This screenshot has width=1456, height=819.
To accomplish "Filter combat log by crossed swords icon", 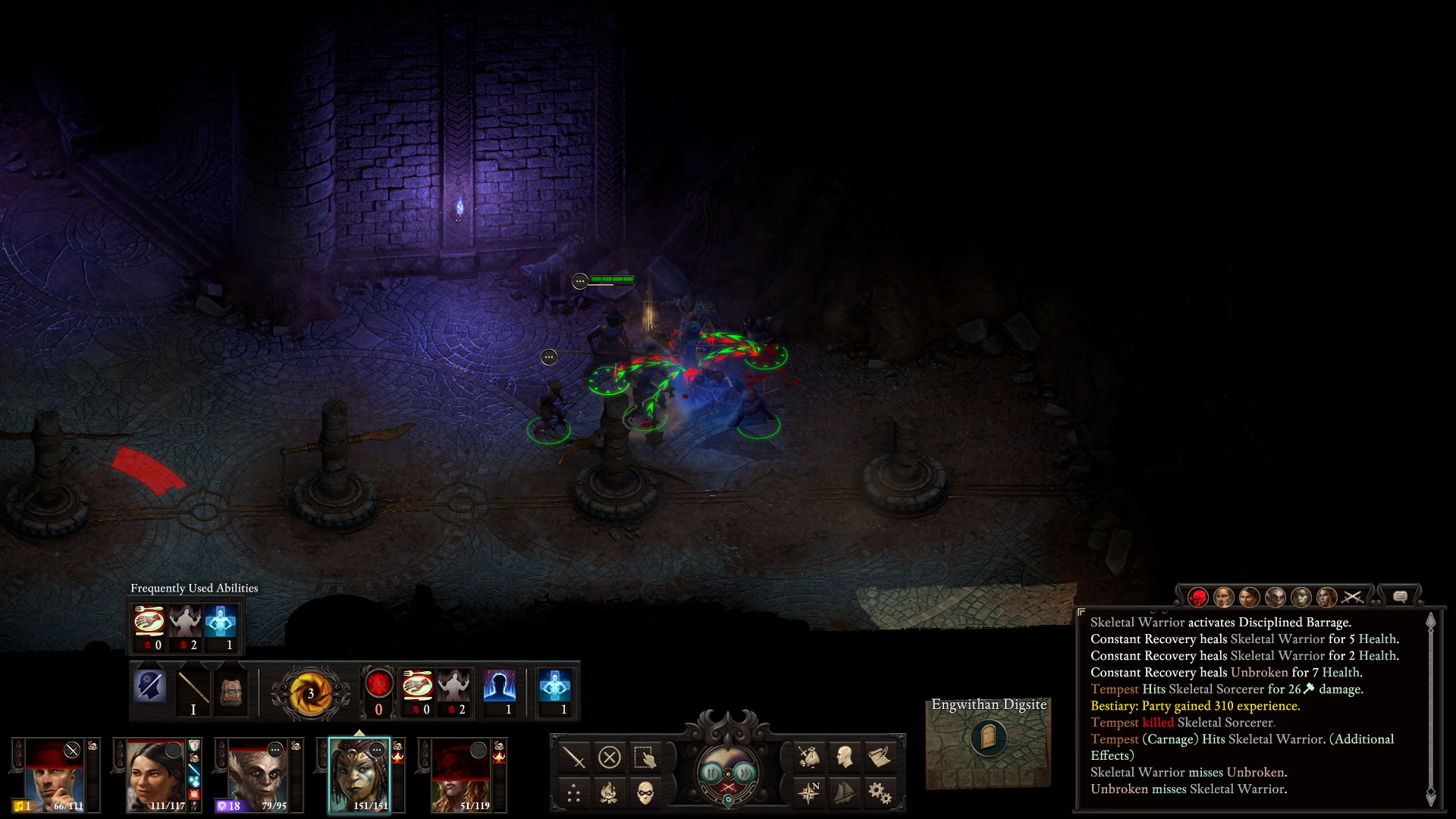I will pyautogui.click(x=1352, y=598).
